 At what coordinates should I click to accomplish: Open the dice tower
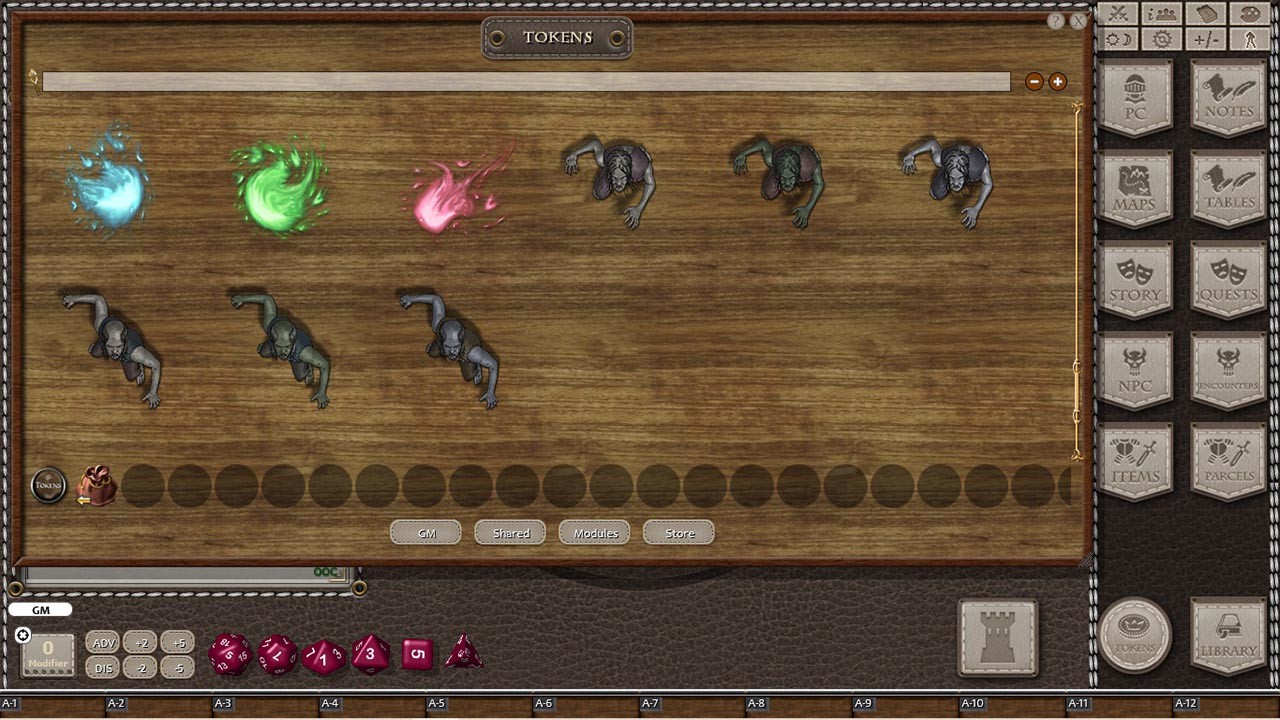coord(998,637)
